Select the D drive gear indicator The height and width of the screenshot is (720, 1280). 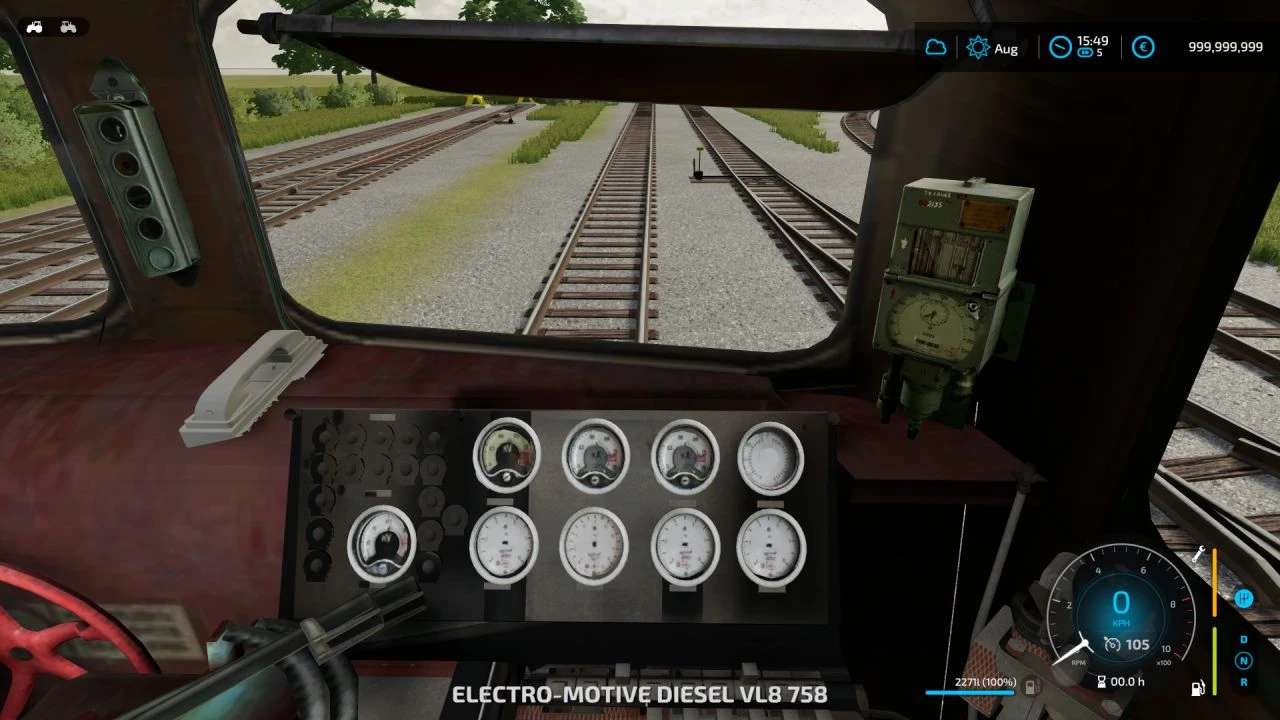coord(1244,639)
